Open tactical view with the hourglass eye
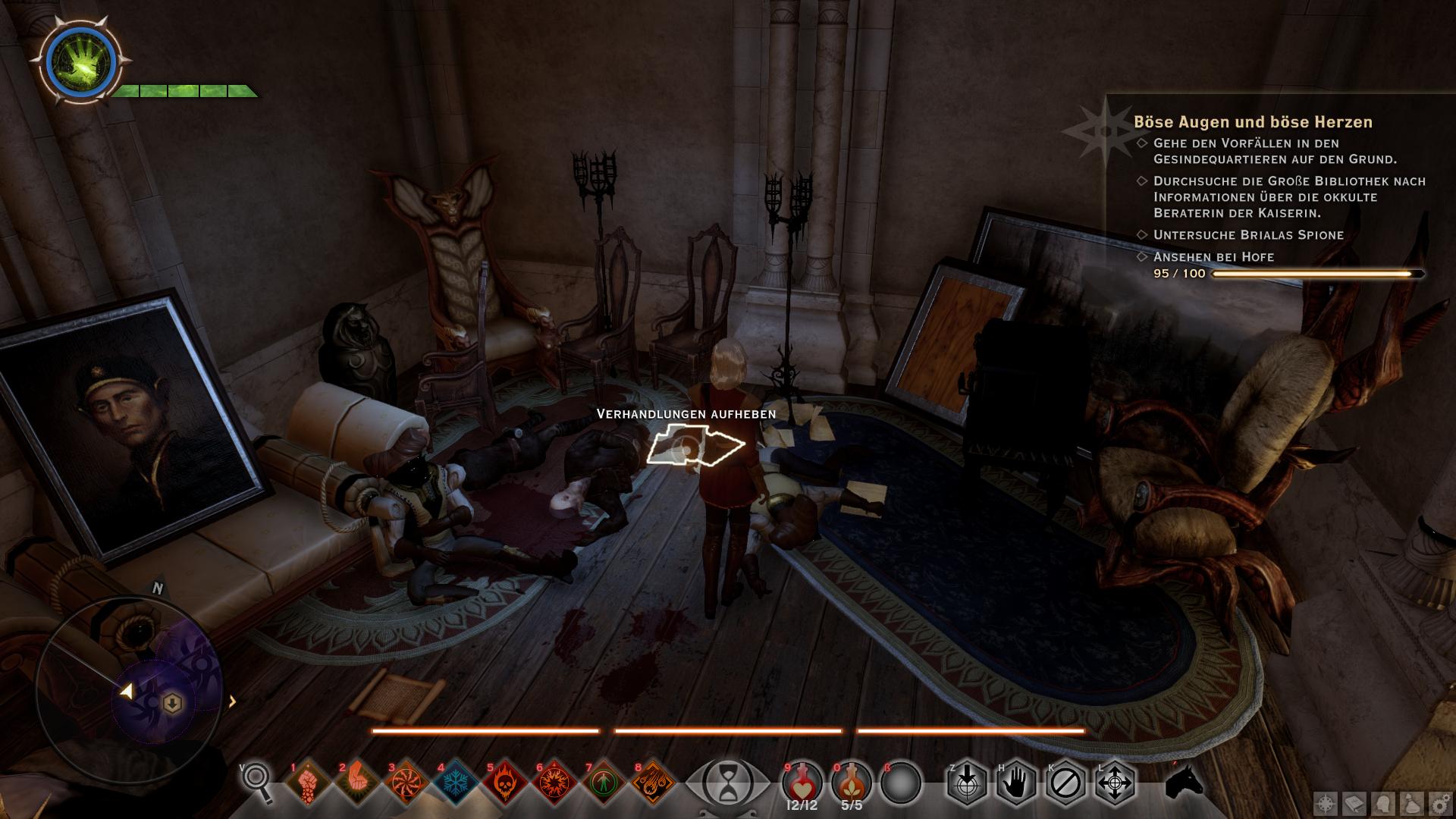This screenshot has width=1456, height=819. (x=727, y=781)
